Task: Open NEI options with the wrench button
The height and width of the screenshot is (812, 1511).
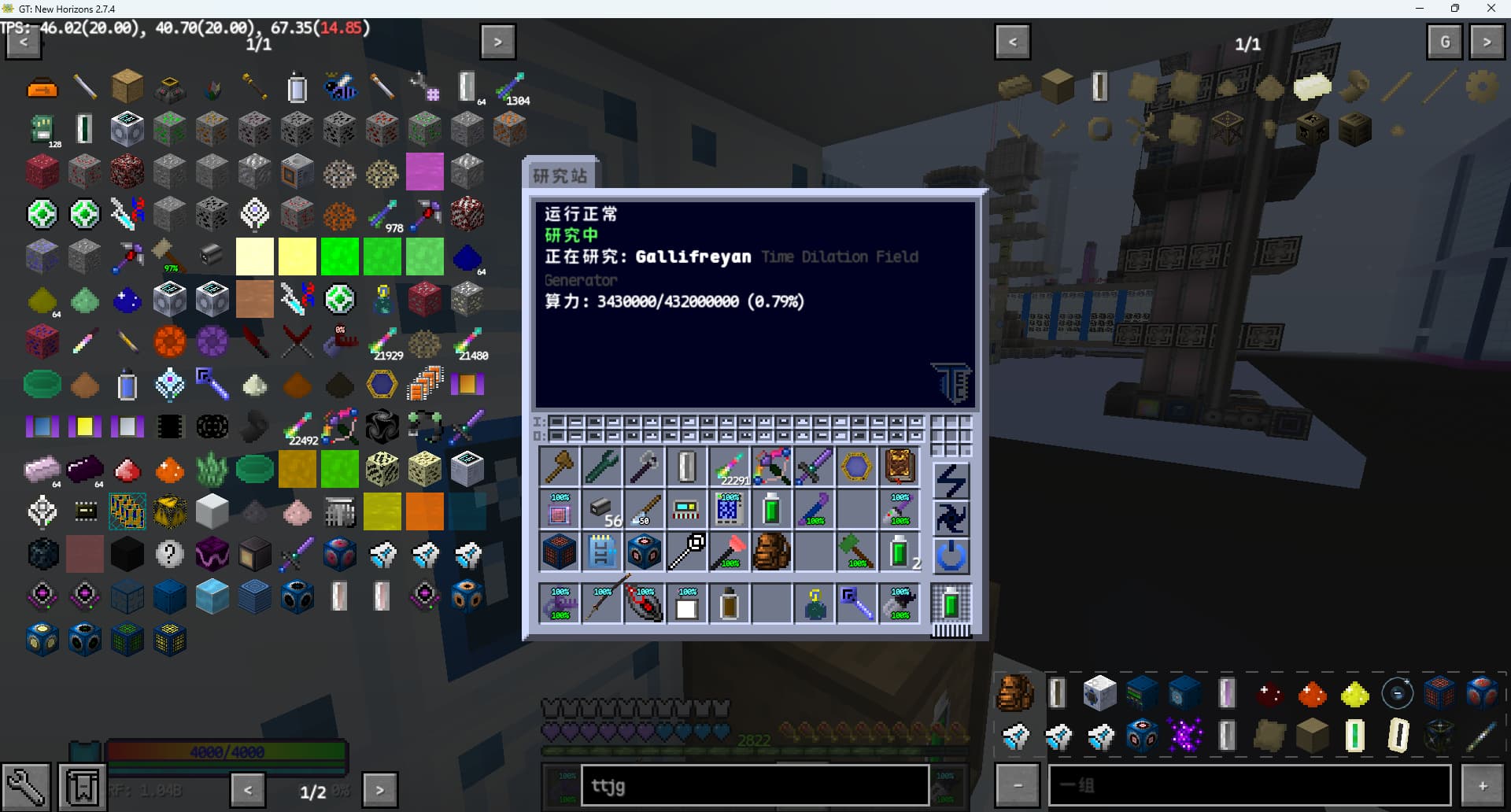Action: [26, 786]
